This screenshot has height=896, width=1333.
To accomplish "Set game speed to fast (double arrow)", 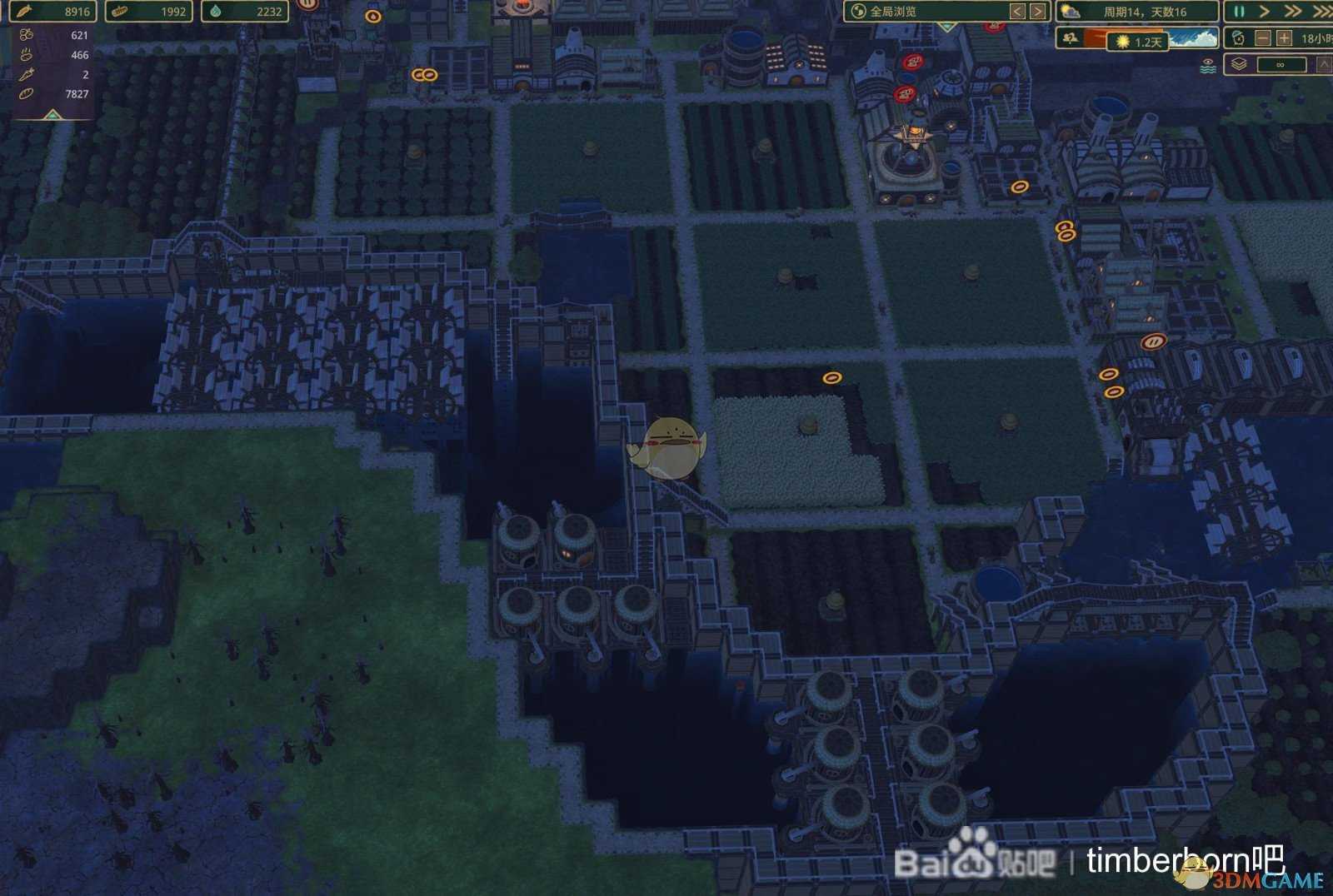I will pyautogui.click(x=1292, y=12).
